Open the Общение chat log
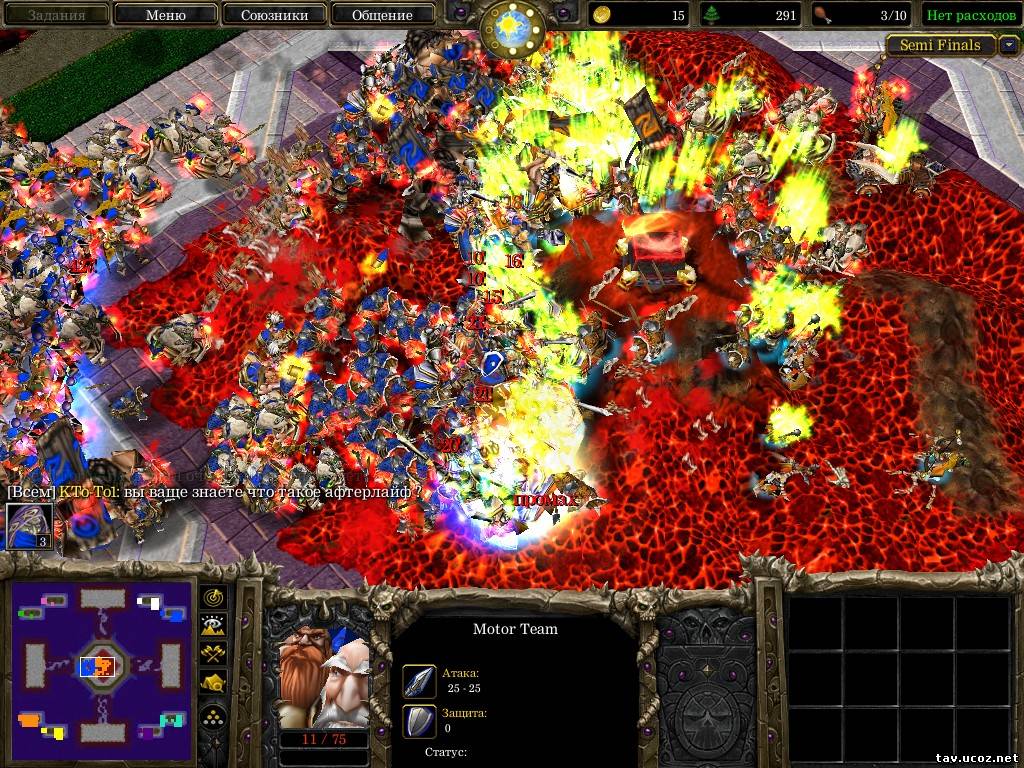 pyautogui.click(x=382, y=15)
